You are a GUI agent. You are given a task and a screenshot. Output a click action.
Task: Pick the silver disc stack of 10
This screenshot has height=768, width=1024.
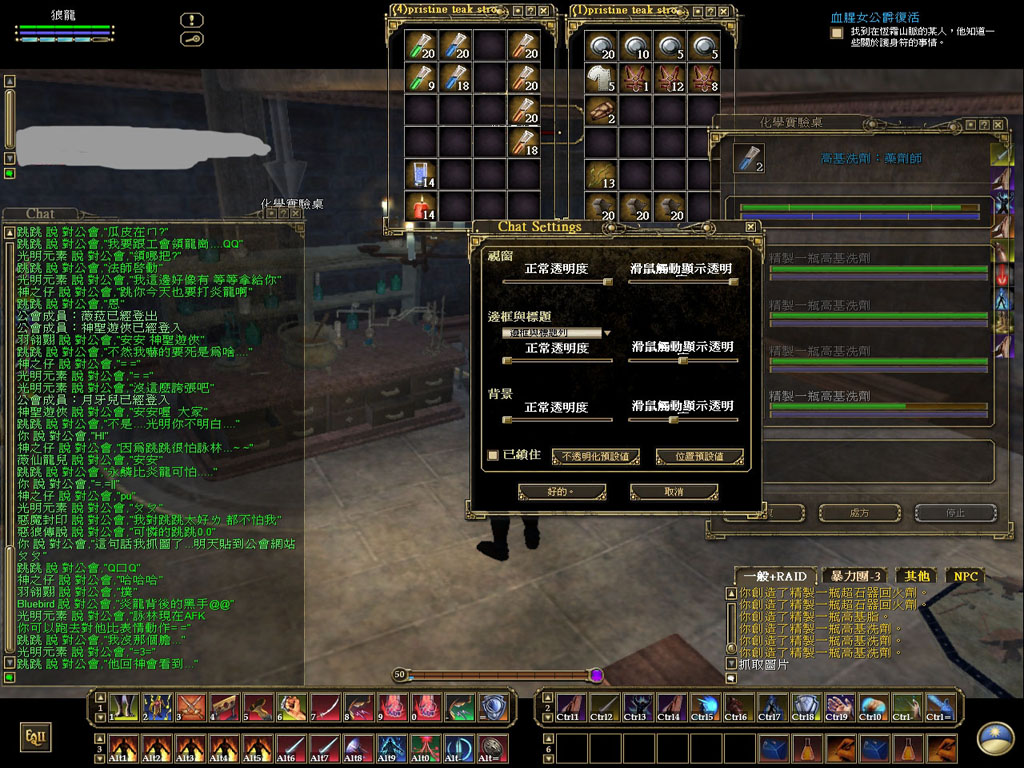tap(635, 45)
